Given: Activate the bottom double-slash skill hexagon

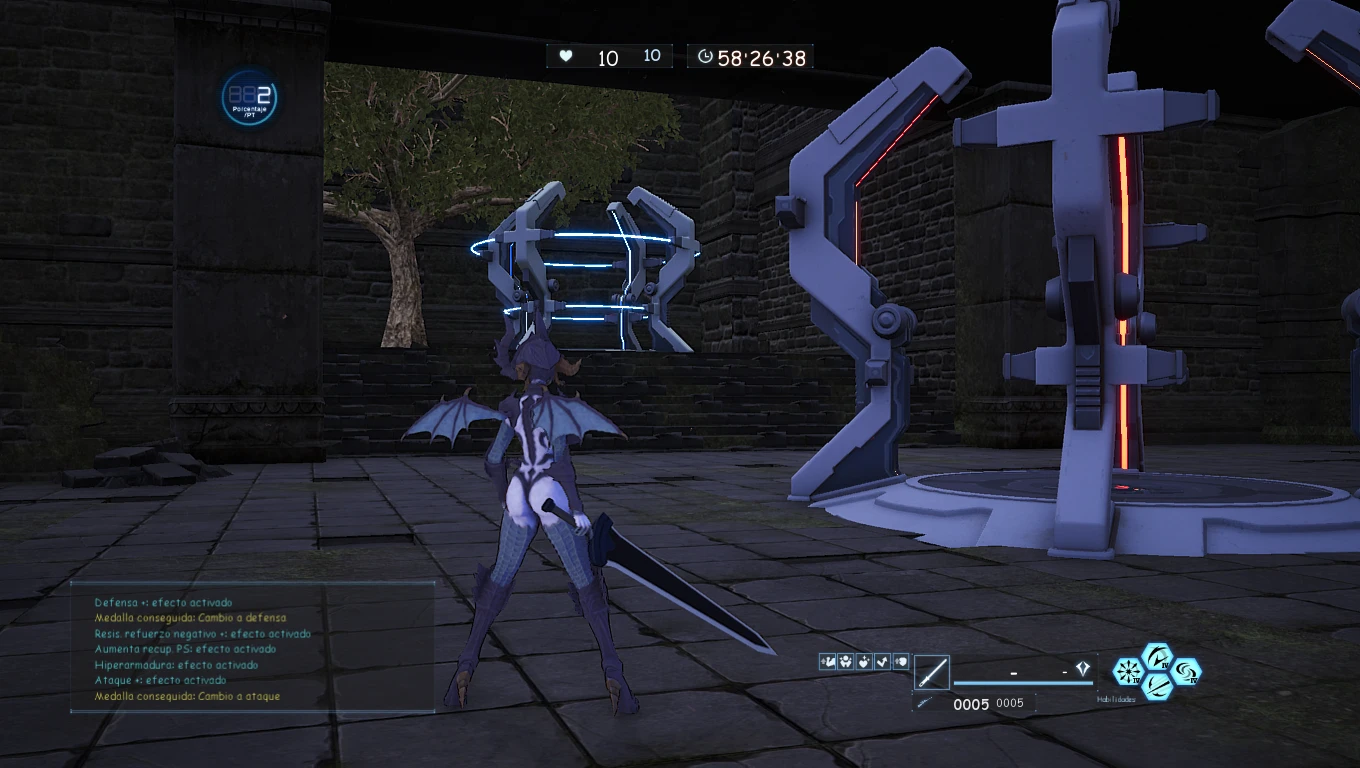Looking at the screenshot, I should [1157, 685].
